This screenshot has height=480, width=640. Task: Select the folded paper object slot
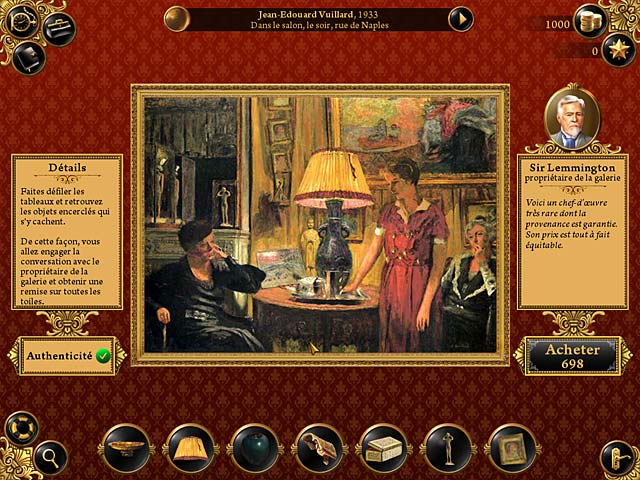(x=319, y=448)
